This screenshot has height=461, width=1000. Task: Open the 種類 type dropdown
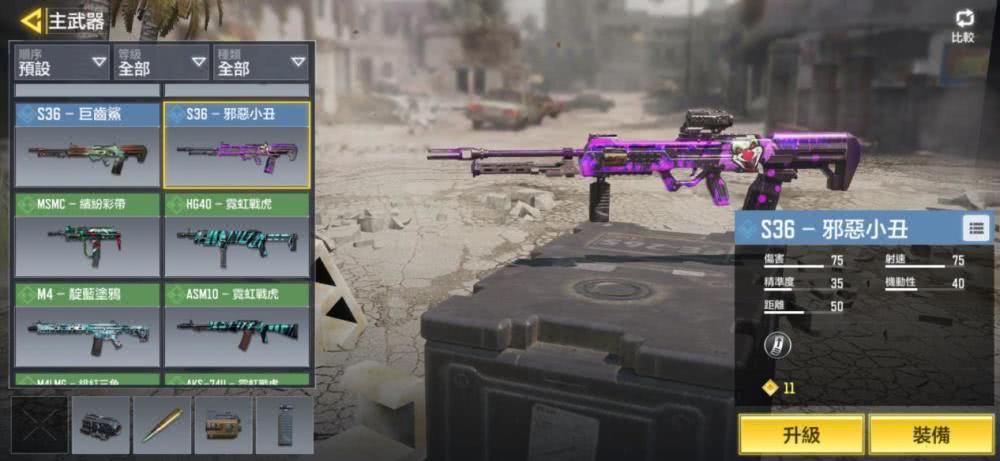click(x=260, y=64)
